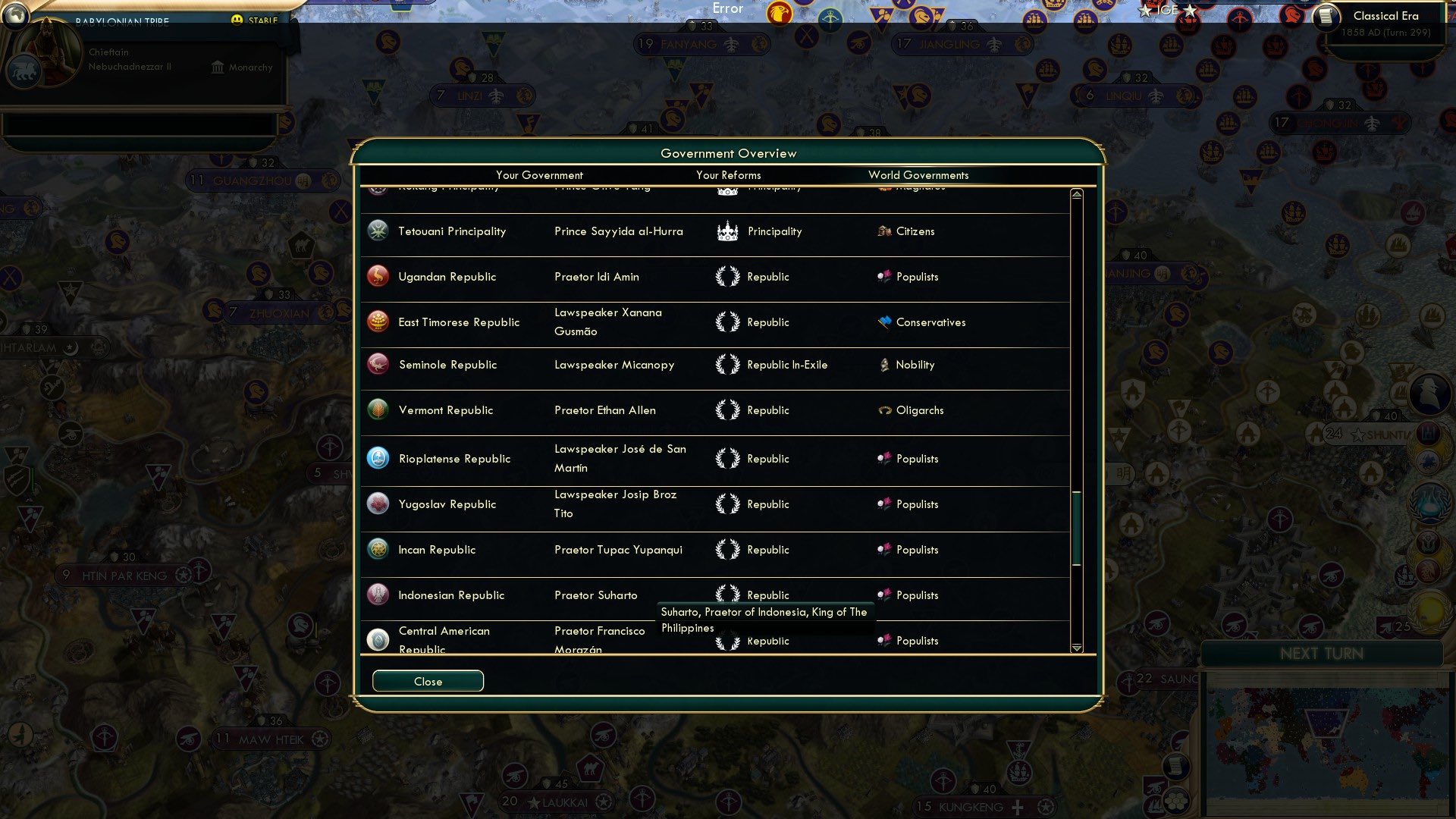Viewport: 1456px width, 819px height.
Task: Click the scrollbar down arrow
Action: tap(1075, 648)
